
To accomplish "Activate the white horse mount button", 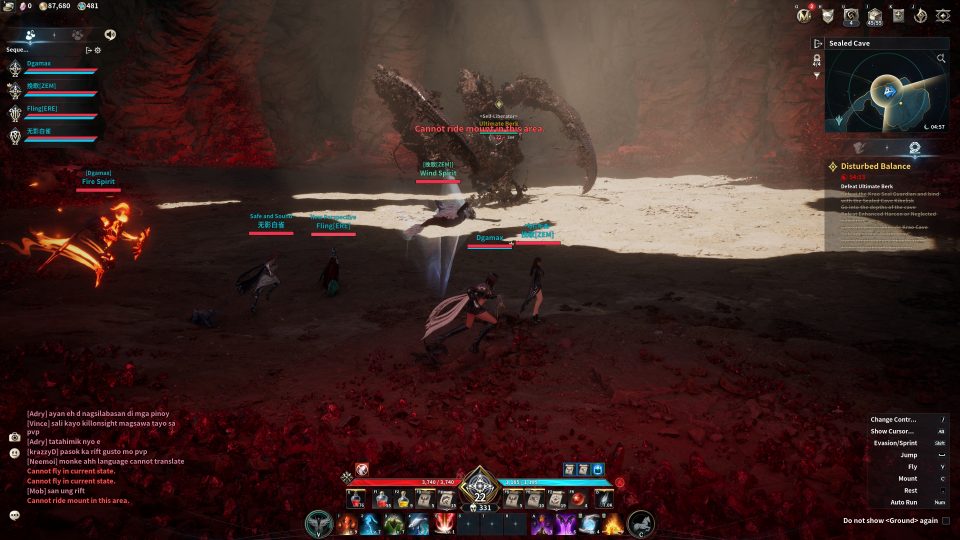I will (641, 523).
